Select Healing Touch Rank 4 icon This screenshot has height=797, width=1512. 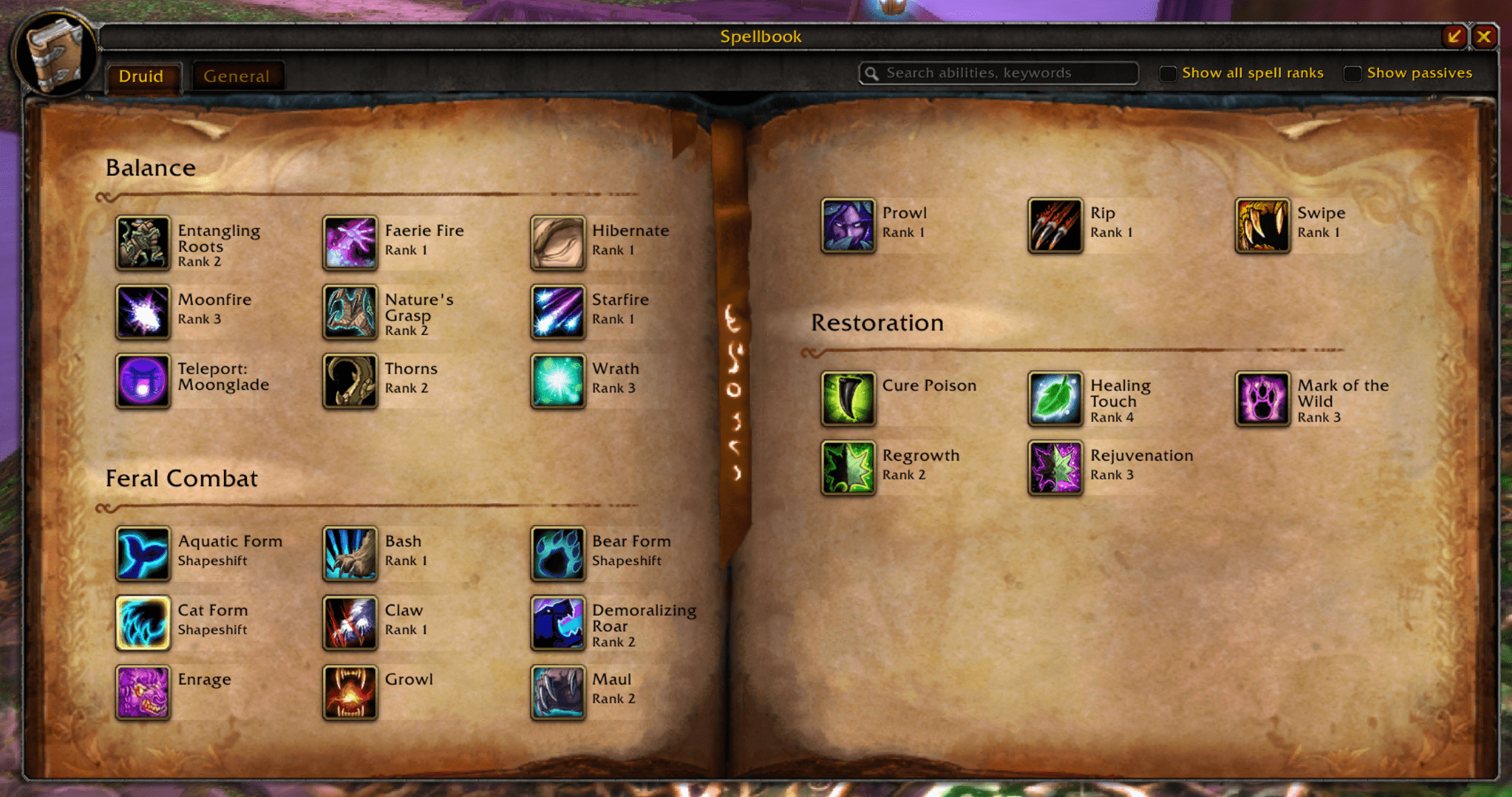point(1055,398)
